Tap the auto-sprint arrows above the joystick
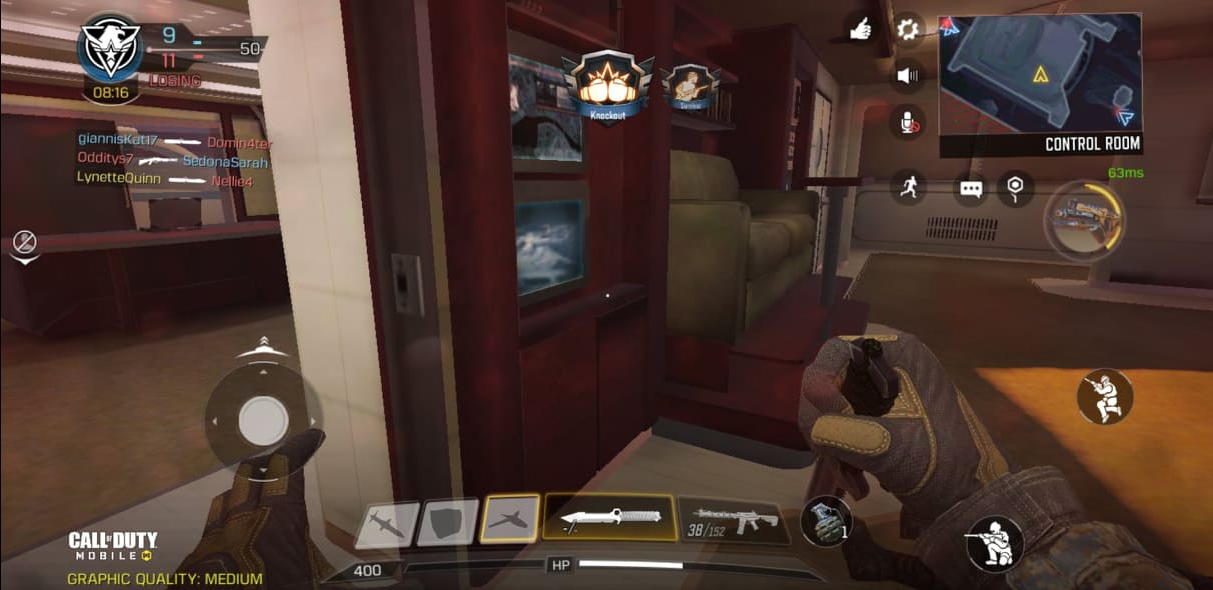This screenshot has width=1213, height=590. point(262,347)
